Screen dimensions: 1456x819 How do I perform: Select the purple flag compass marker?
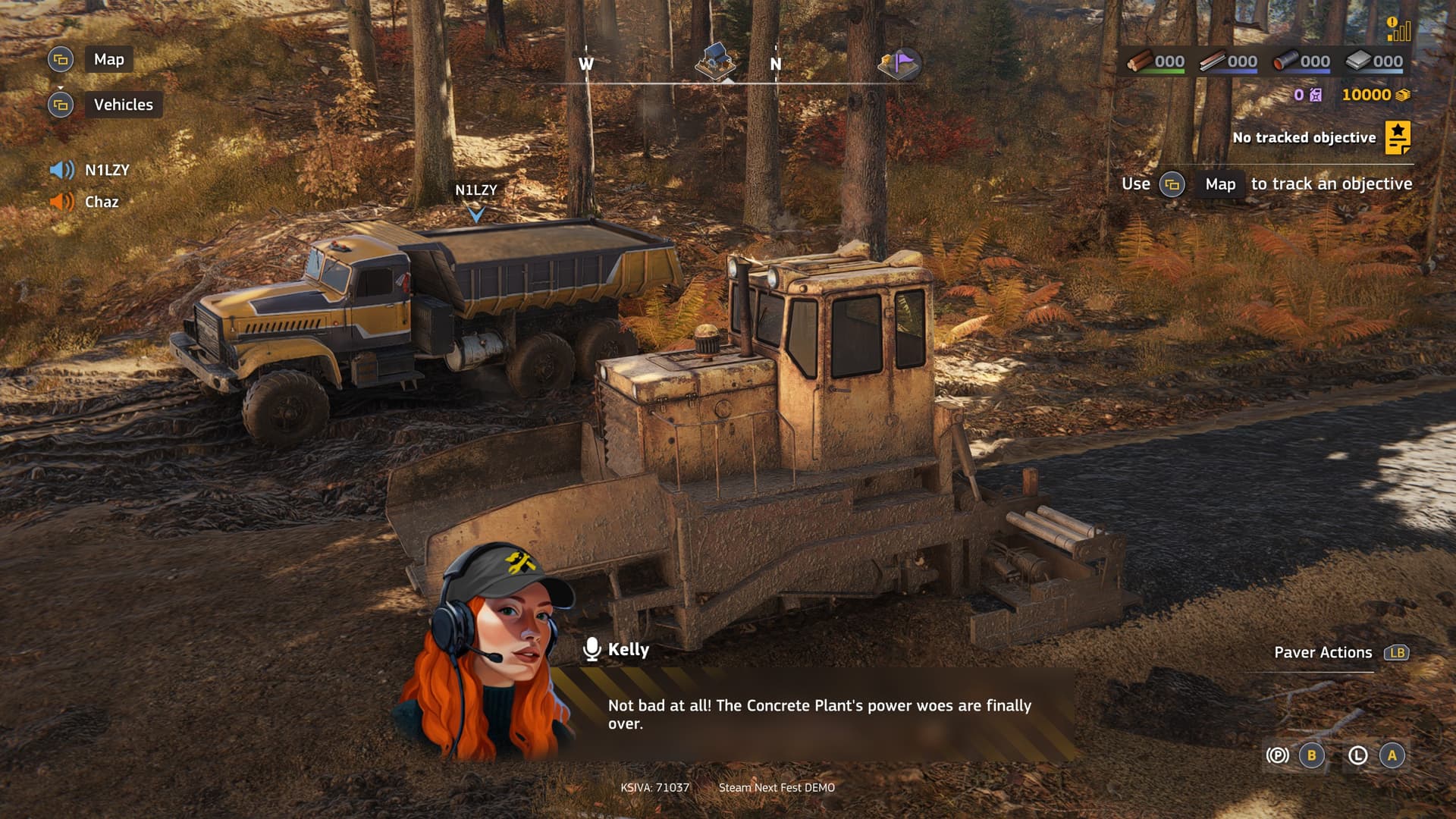click(x=899, y=64)
